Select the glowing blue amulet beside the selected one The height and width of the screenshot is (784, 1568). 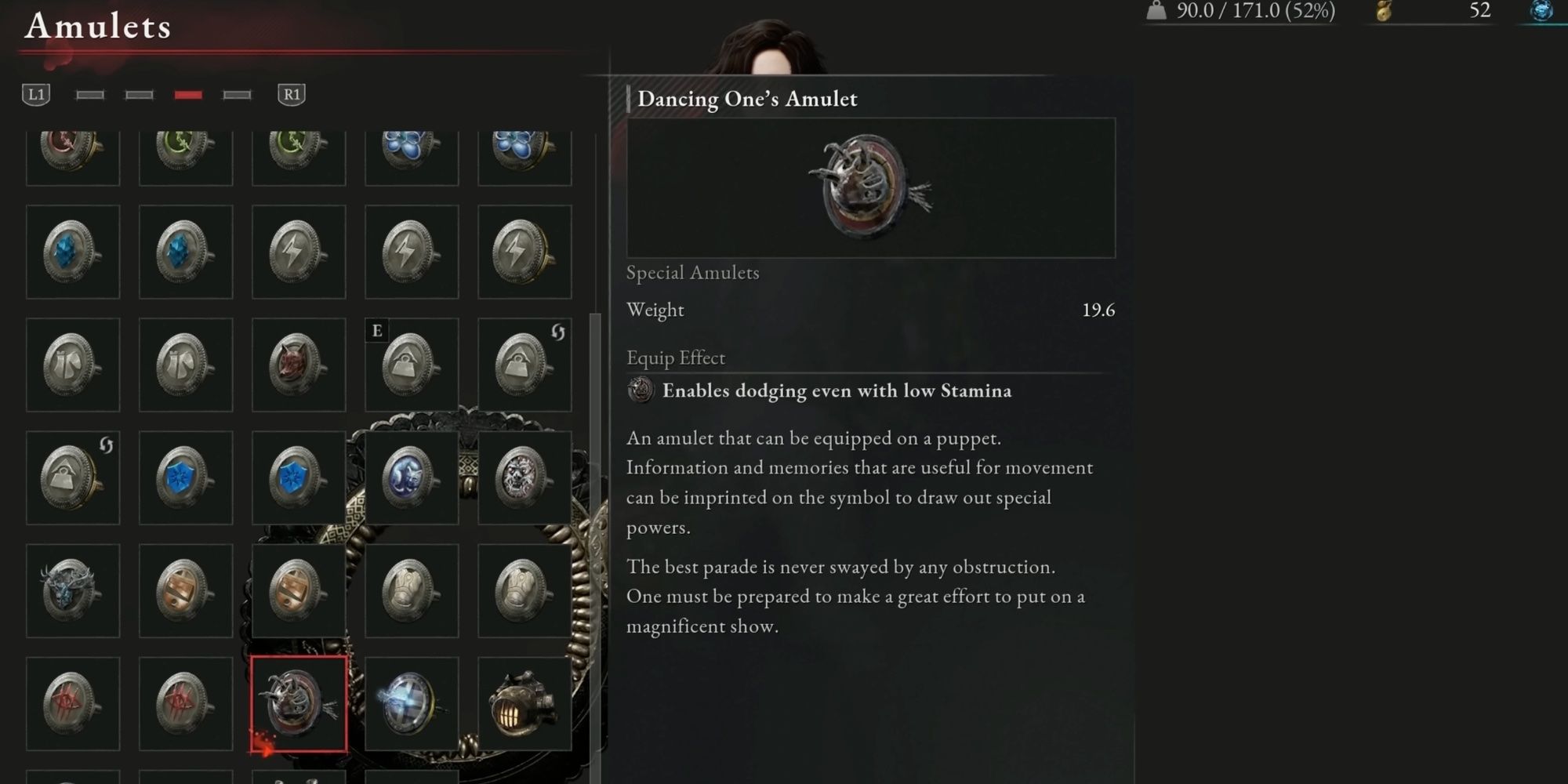pos(412,702)
